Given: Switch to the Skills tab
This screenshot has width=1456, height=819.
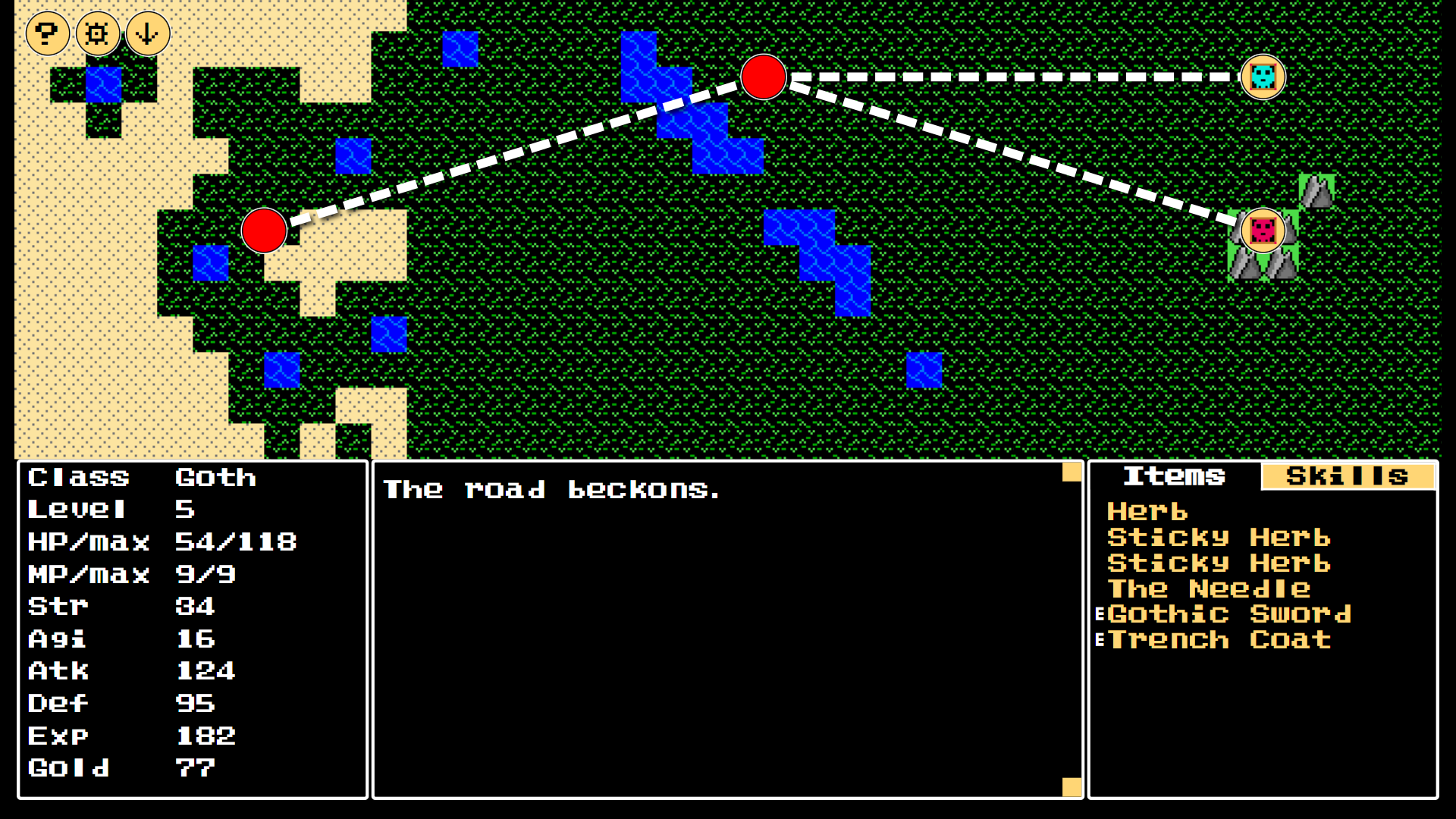Looking at the screenshot, I should pyautogui.click(x=1348, y=476).
